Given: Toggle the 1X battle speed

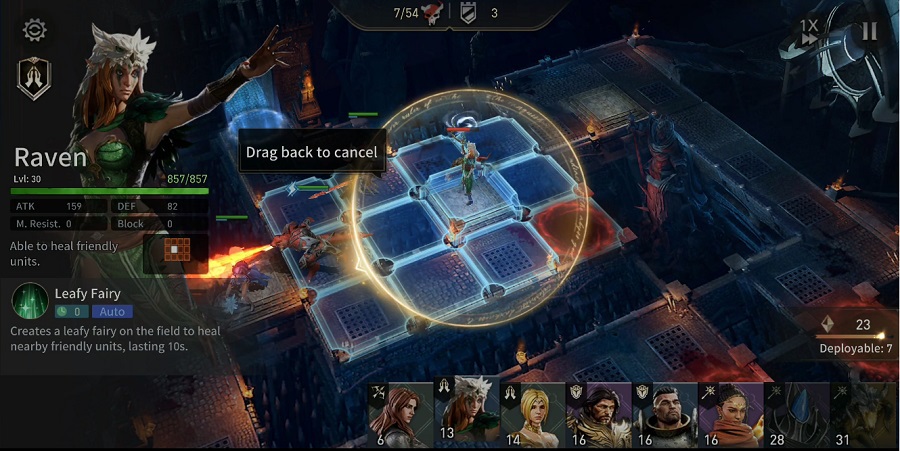Looking at the screenshot, I should click(810, 32).
